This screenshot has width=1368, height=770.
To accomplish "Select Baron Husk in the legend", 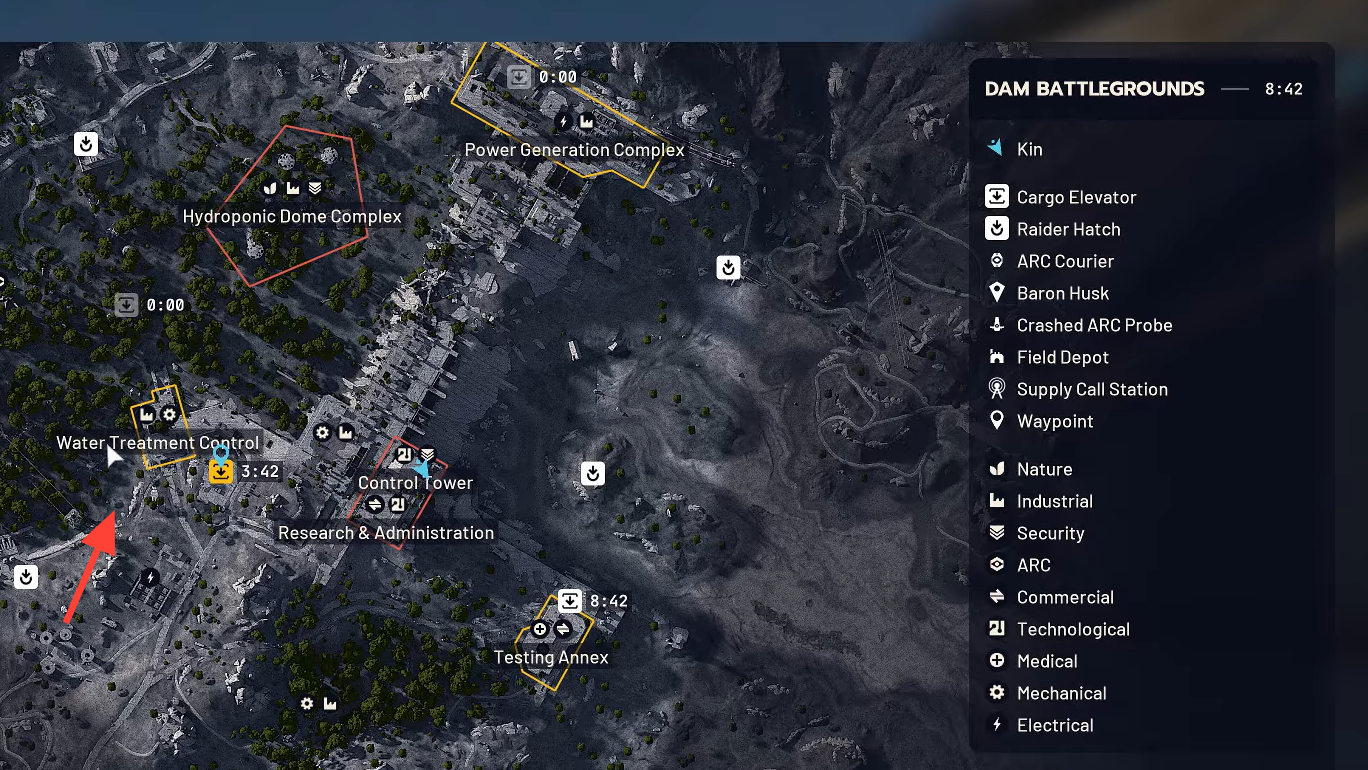I will pos(1062,293).
